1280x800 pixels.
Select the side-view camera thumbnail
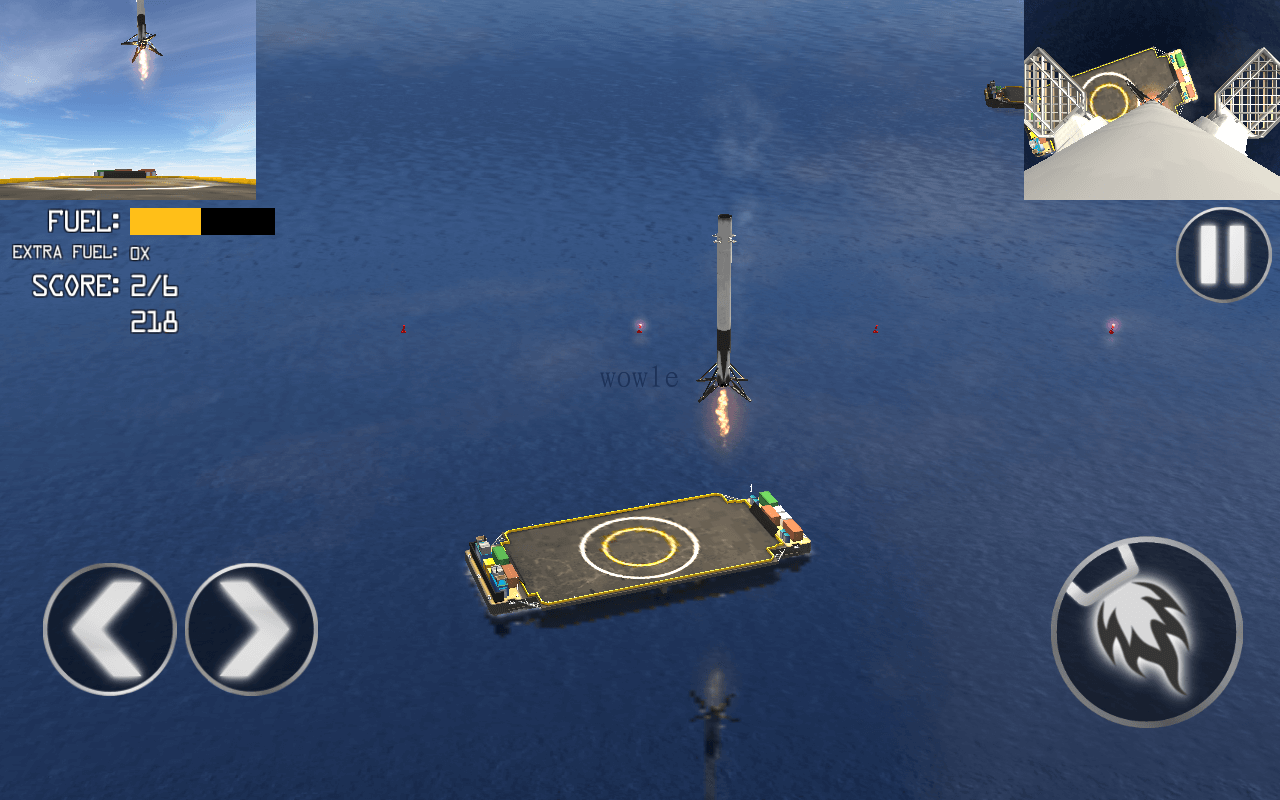click(128, 99)
